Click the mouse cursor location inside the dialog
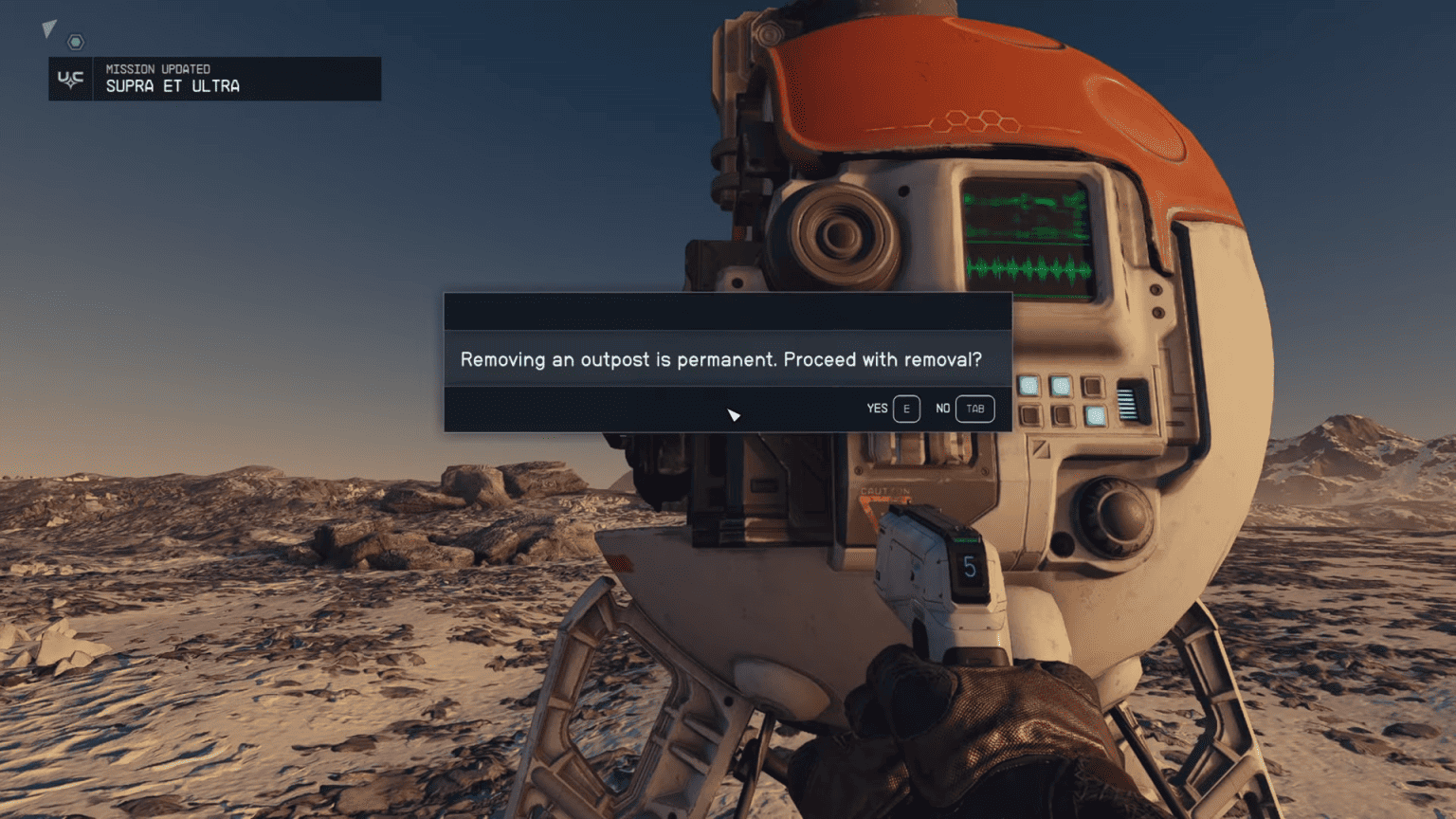The image size is (1456, 819). pos(733,415)
